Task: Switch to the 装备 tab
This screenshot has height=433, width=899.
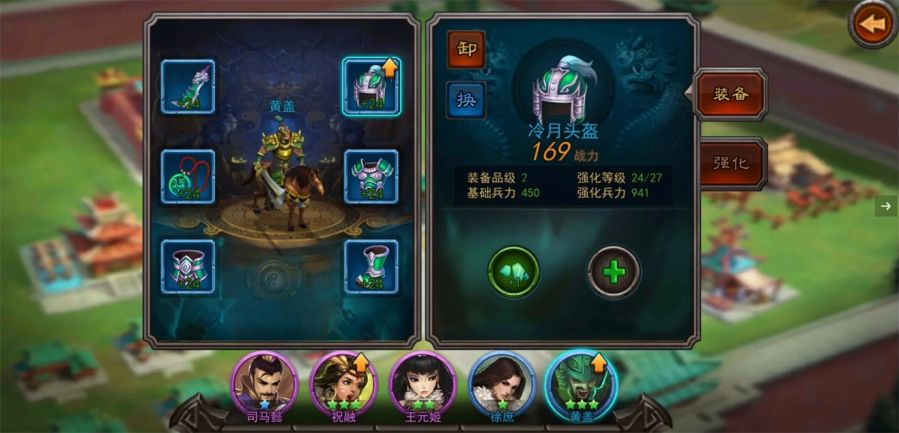Action: tap(729, 96)
